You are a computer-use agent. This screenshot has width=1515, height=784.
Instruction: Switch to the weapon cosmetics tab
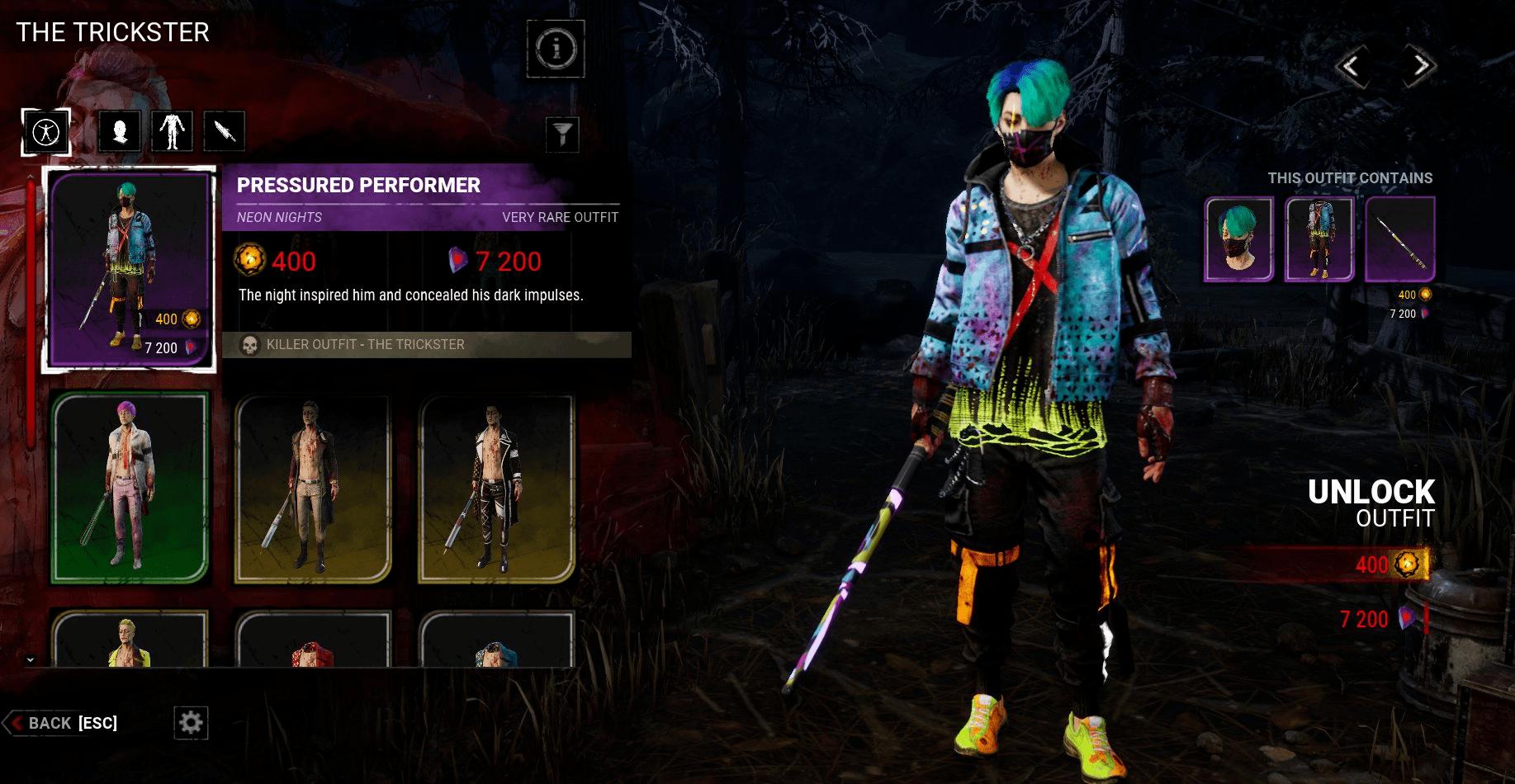(x=224, y=131)
